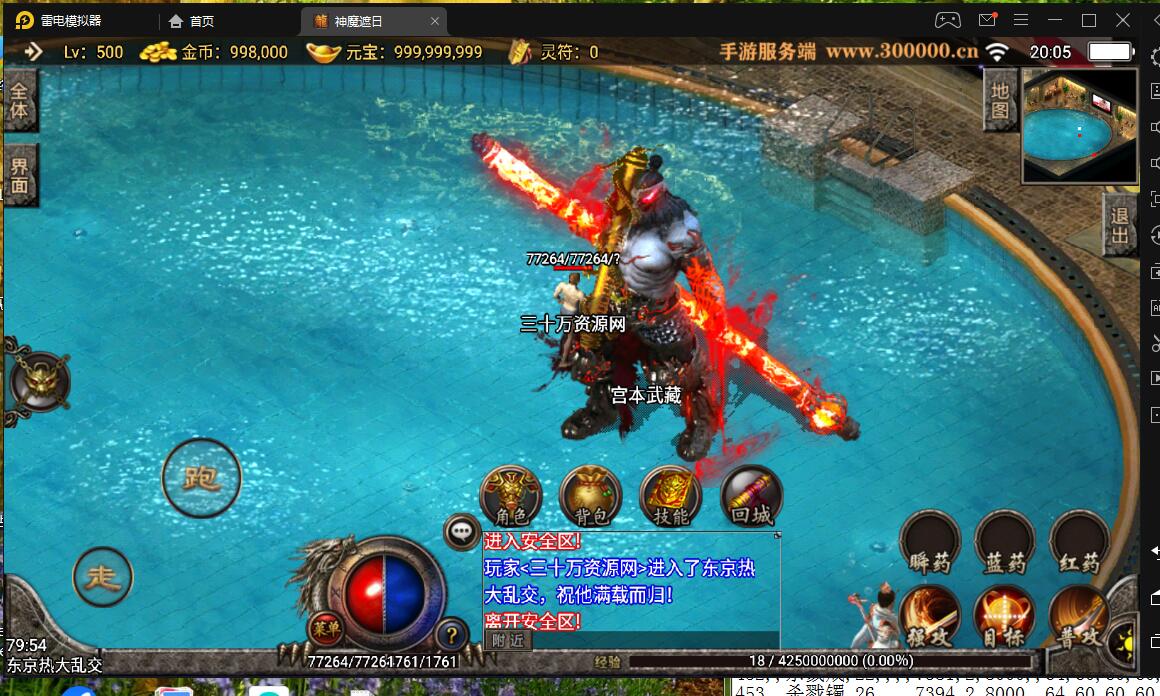The height and width of the screenshot is (696, 1160).
Task: Open the 地图 map button
Action: 1000,101
